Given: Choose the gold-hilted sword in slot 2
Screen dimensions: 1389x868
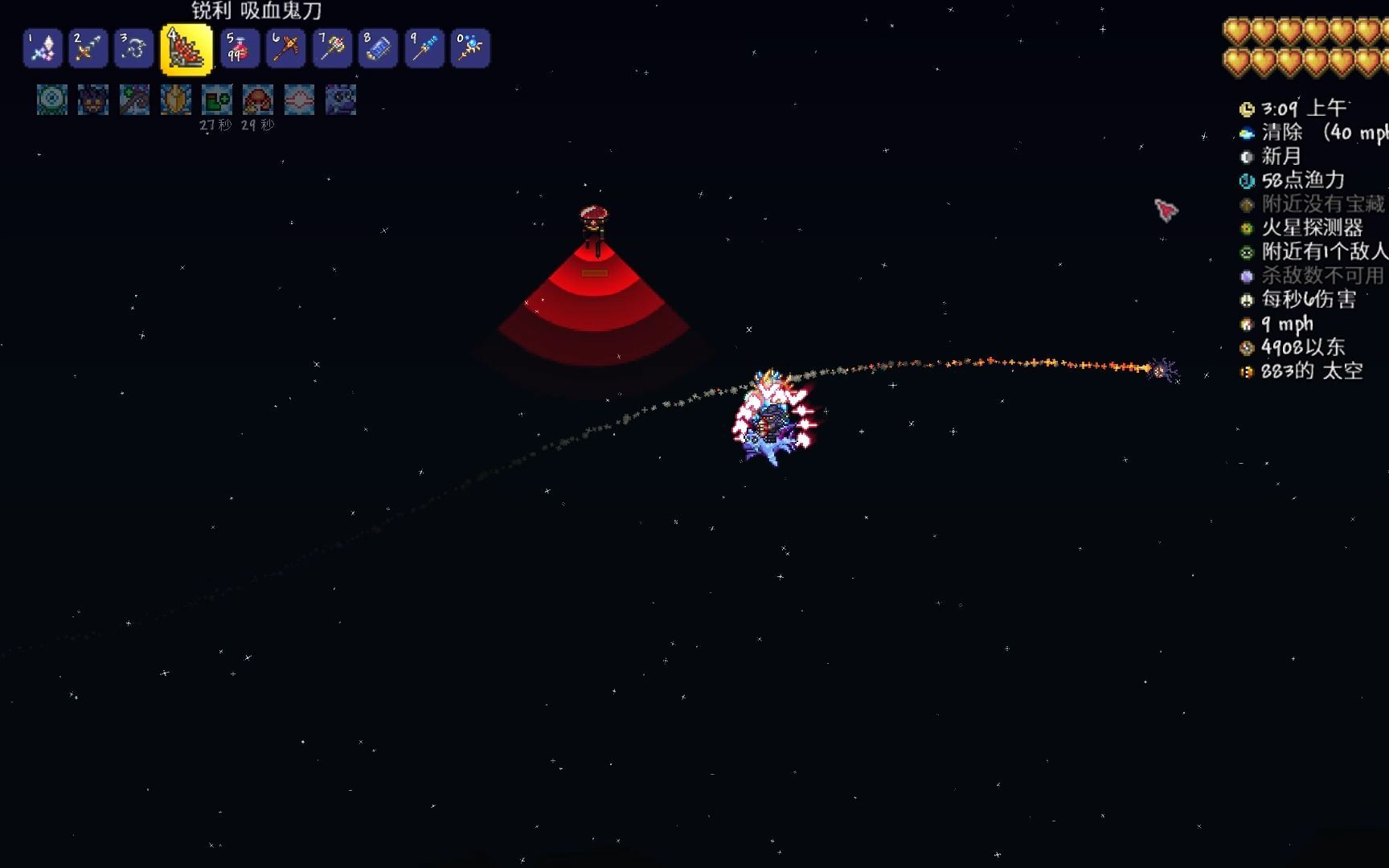Looking at the screenshot, I should [88, 48].
